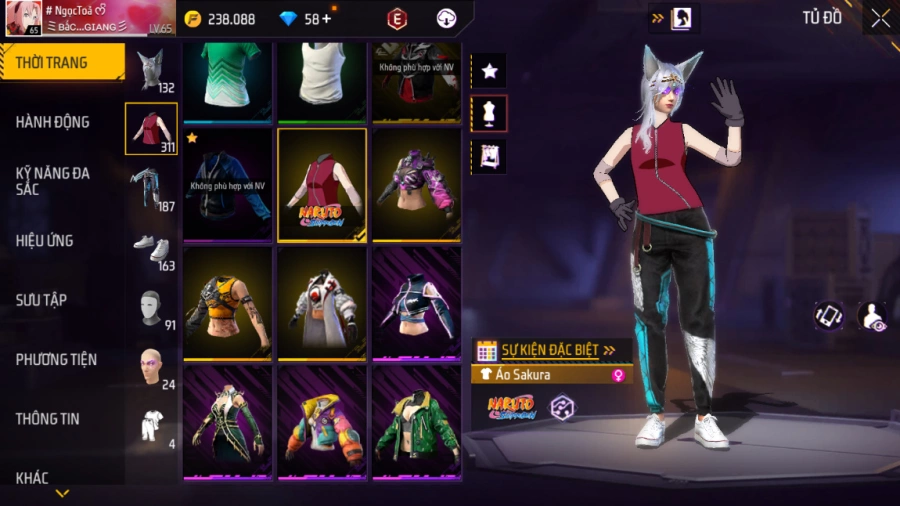
Task: Open the SỰ KIỆN ĐẶC BIỆT event banner
Action: (x=550, y=350)
